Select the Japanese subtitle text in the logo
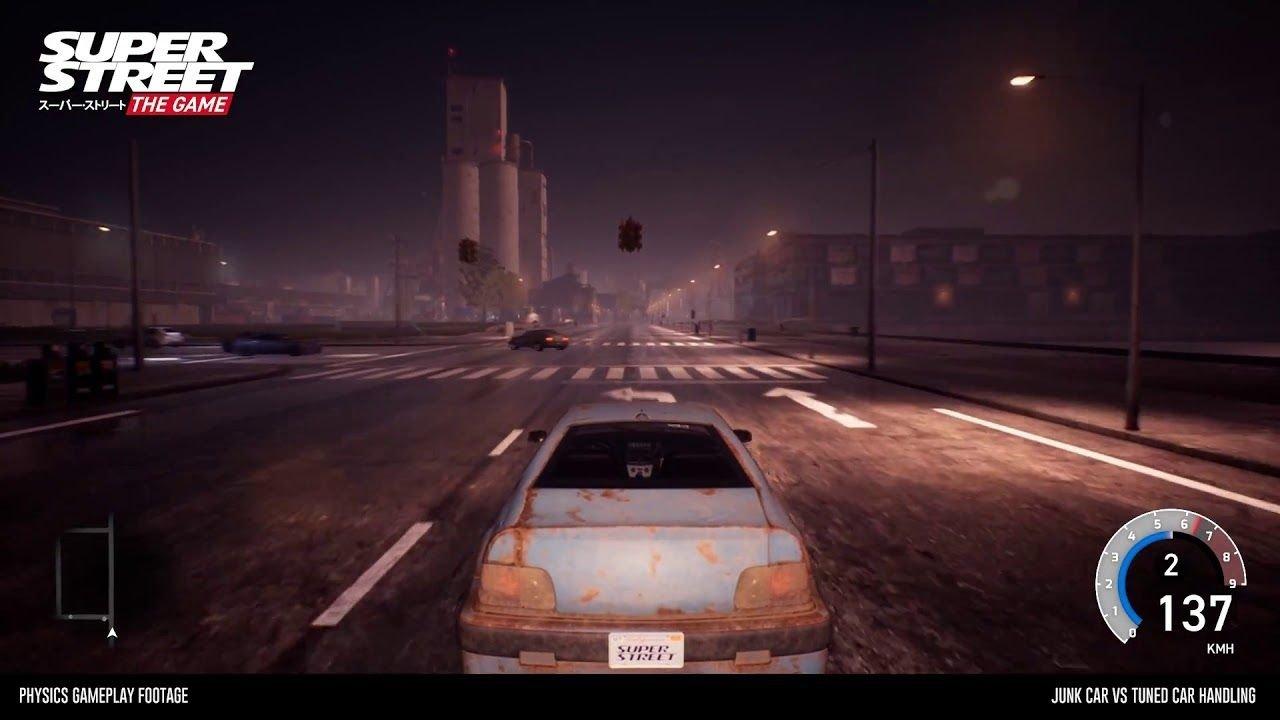This screenshot has height=720, width=1280. pos(80,104)
